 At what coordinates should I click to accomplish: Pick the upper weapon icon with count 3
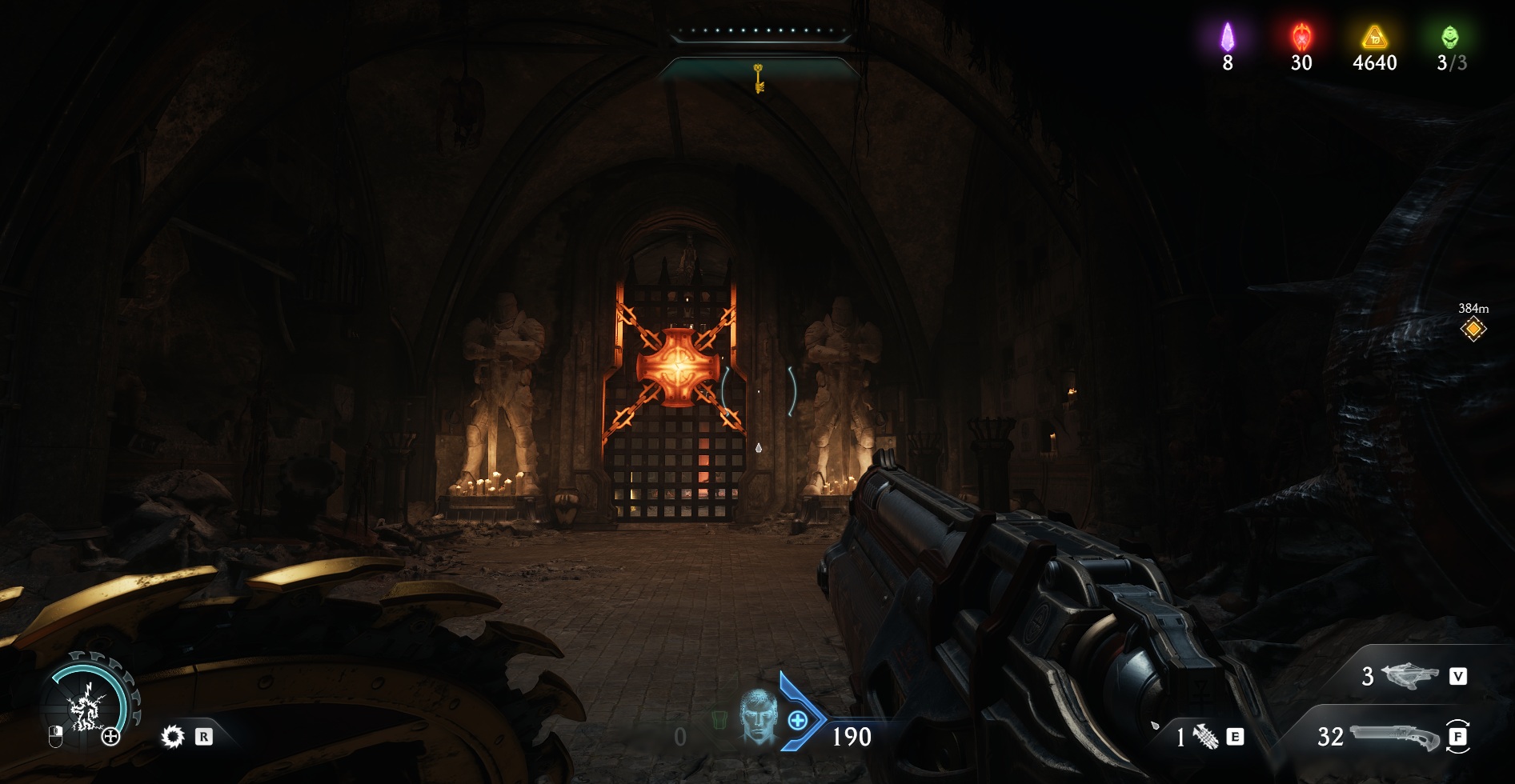[x=1410, y=676]
